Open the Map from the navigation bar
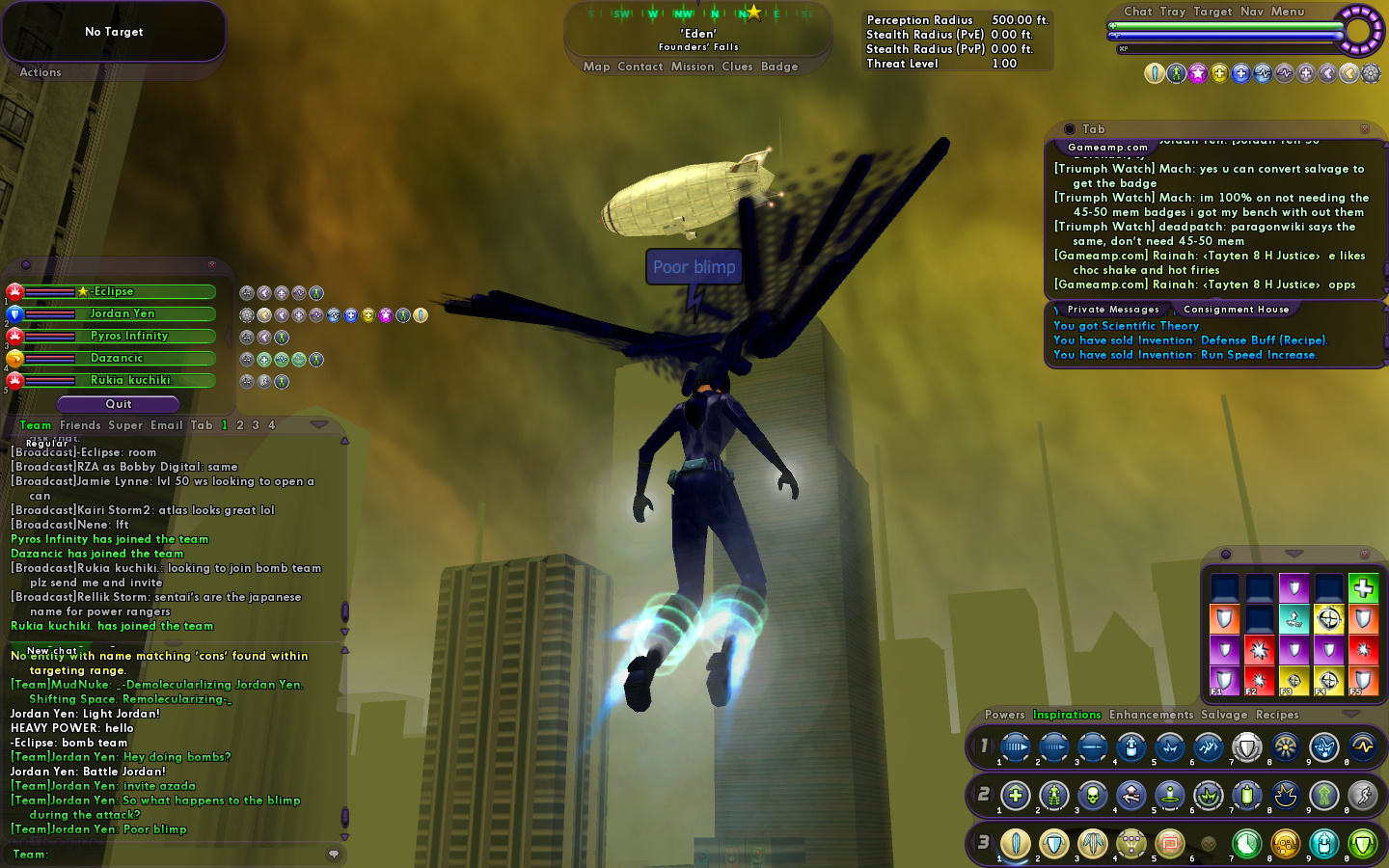 tap(596, 67)
